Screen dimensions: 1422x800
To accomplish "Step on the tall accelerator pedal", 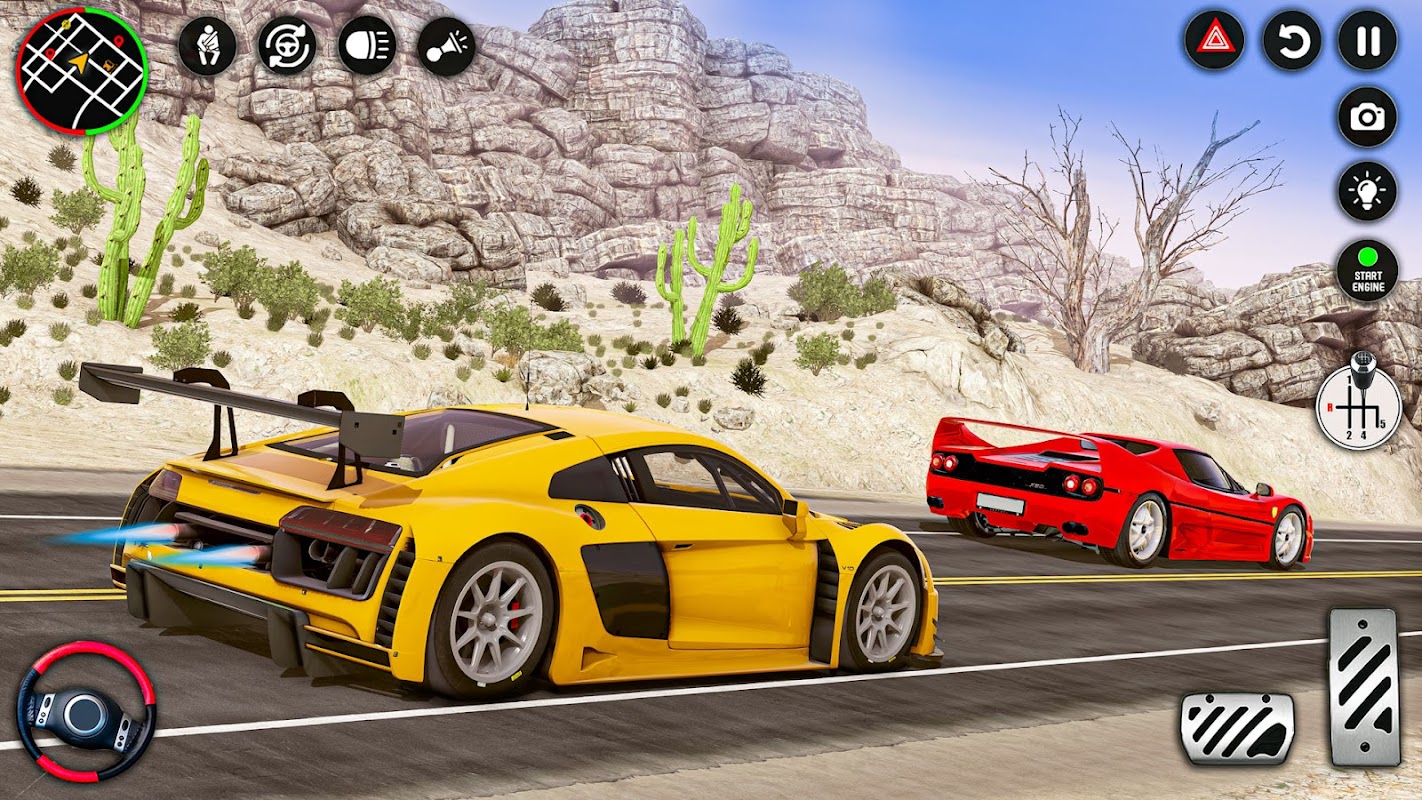I will [x=1364, y=687].
